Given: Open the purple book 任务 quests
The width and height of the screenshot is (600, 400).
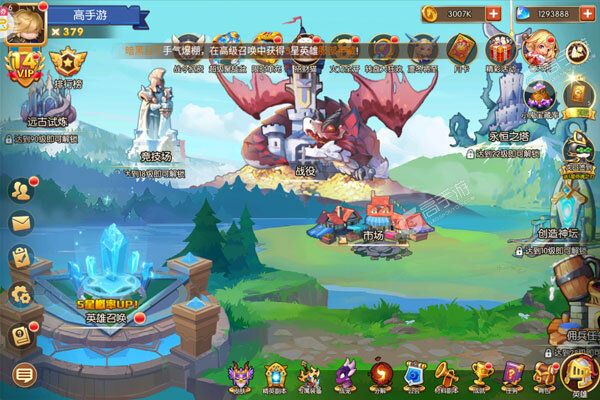Looking at the screenshot, I should point(512,375).
